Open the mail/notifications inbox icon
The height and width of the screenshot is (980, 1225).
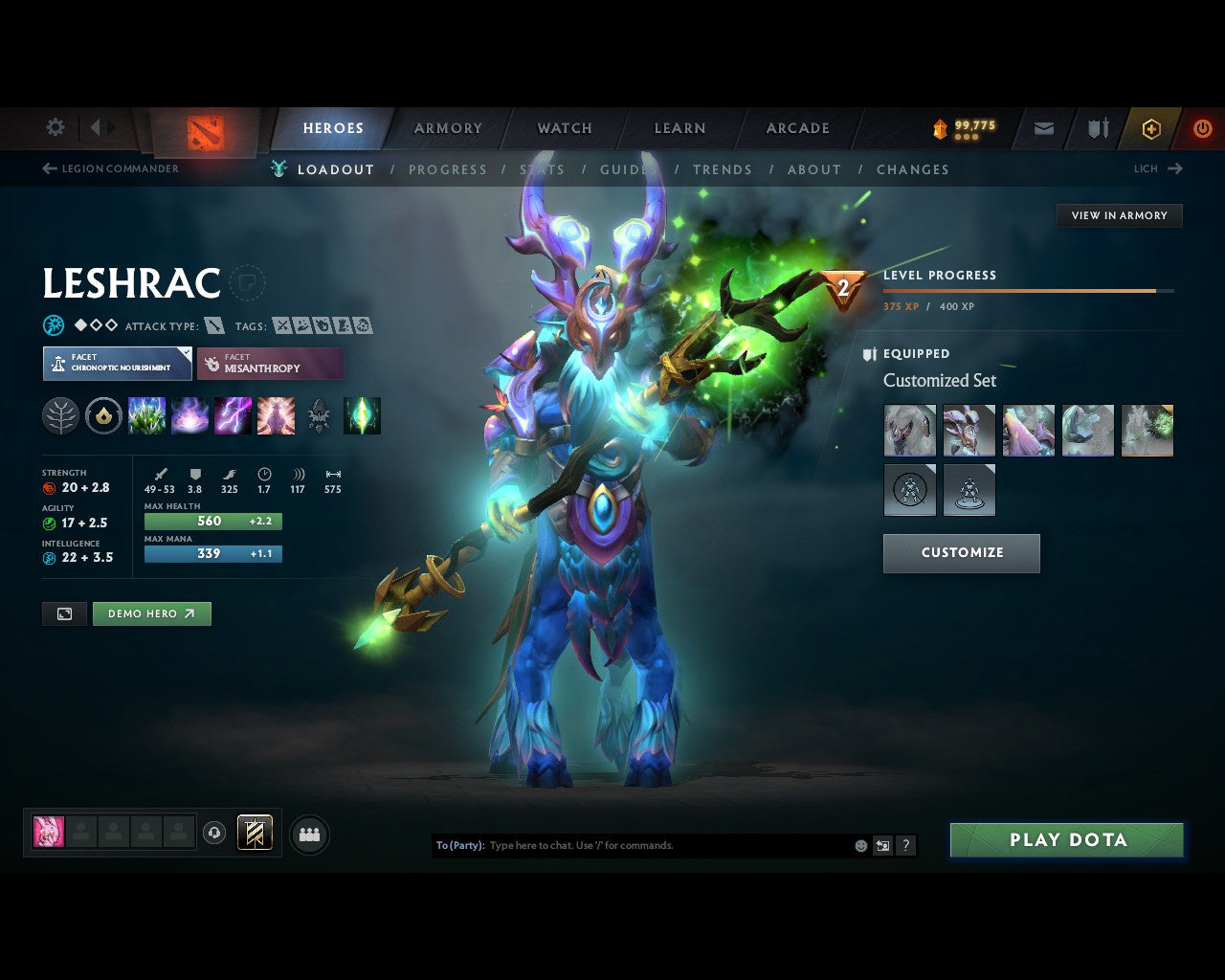point(1042,128)
